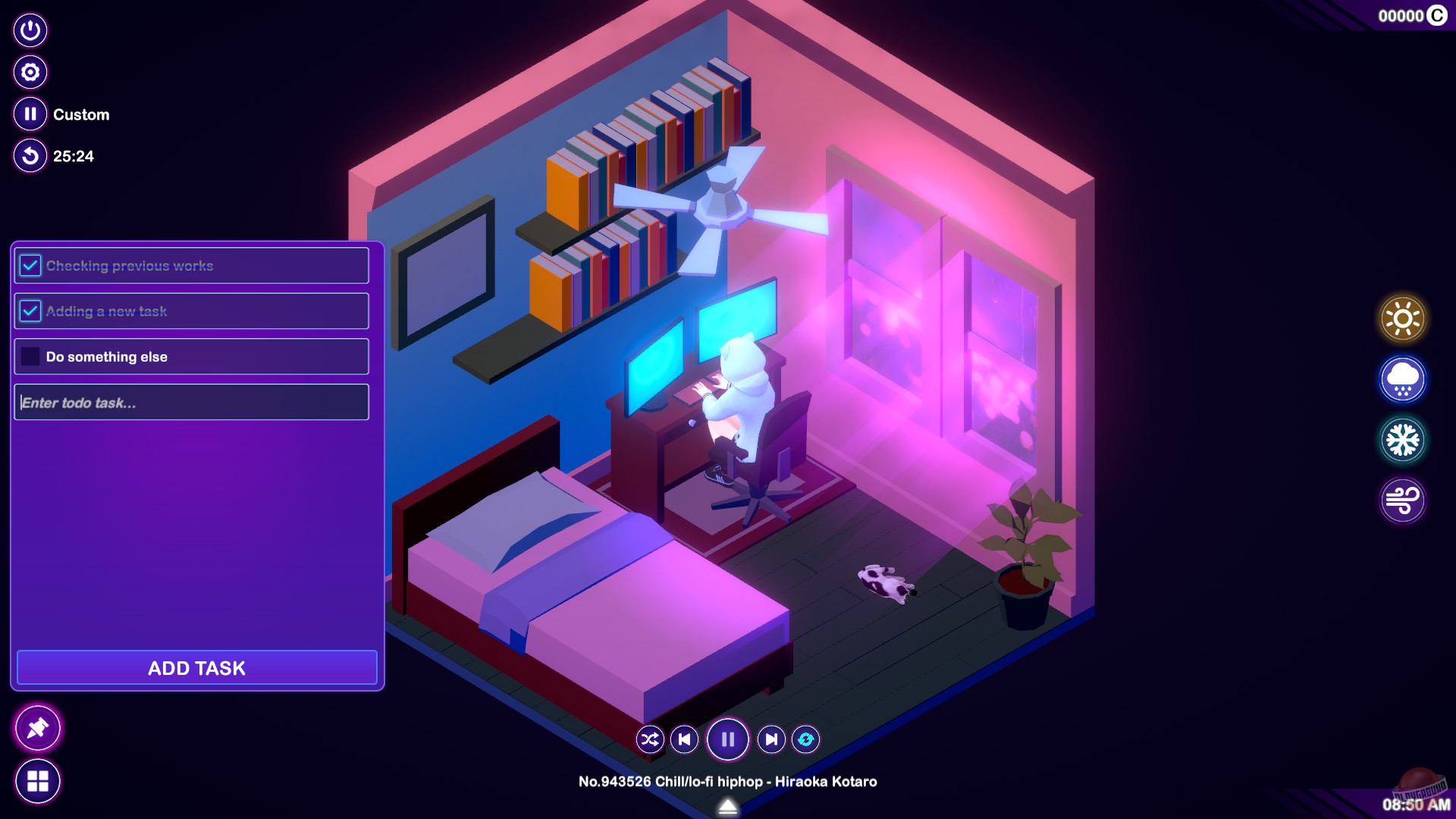Open the grid menu icon bottom left

coord(38,780)
